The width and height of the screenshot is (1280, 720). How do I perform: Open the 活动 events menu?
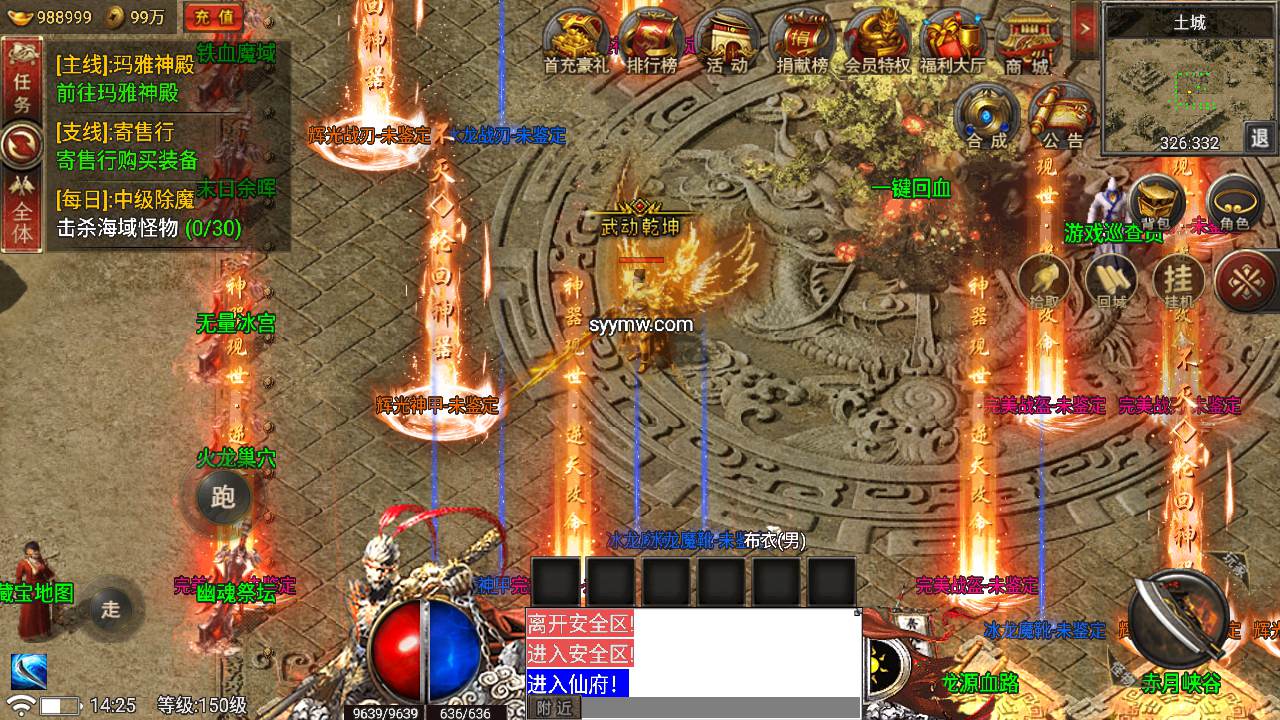pos(727,42)
